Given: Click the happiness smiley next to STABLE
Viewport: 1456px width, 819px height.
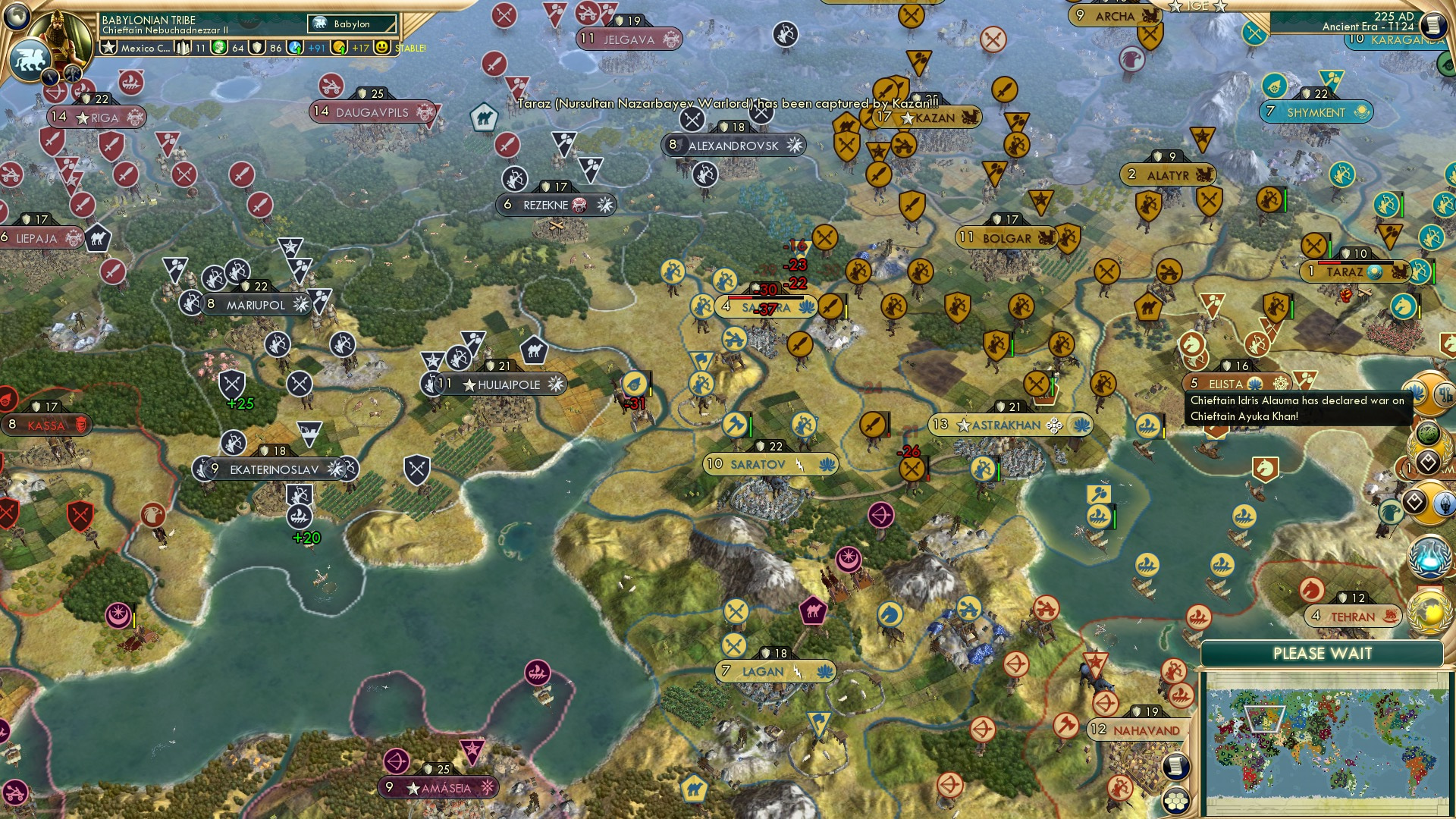Looking at the screenshot, I should point(381,48).
